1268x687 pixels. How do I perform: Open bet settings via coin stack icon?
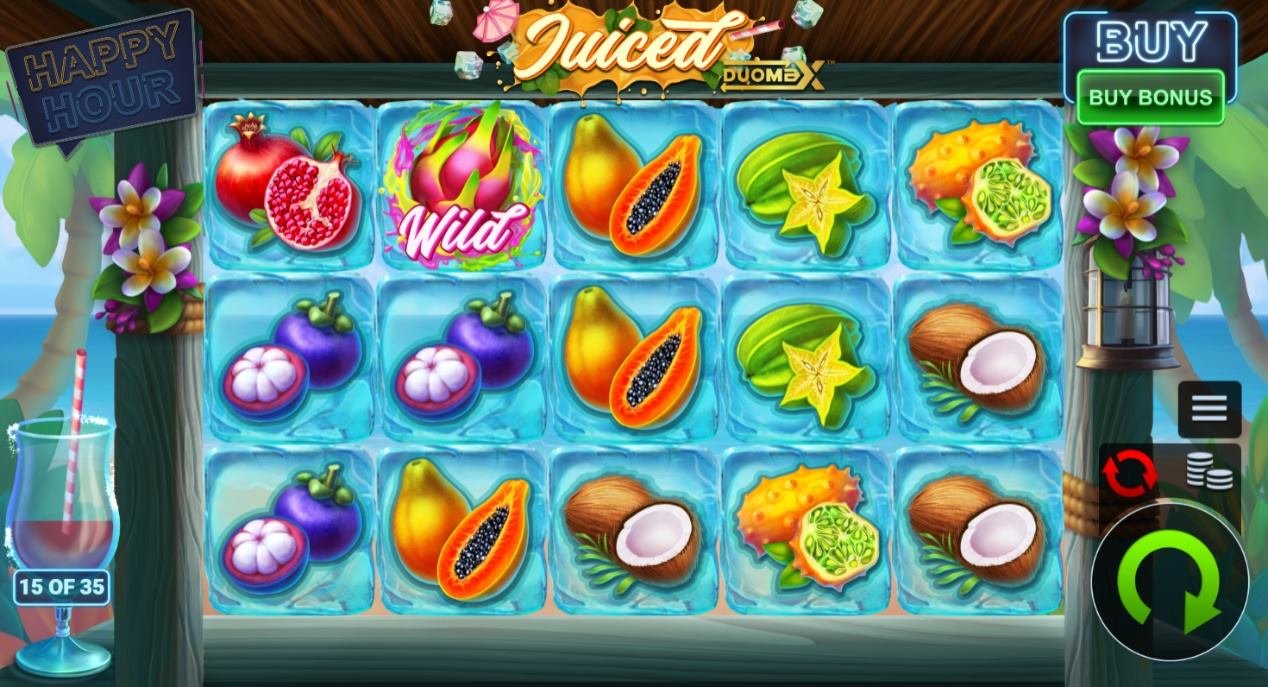pyautogui.click(x=1209, y=472)
